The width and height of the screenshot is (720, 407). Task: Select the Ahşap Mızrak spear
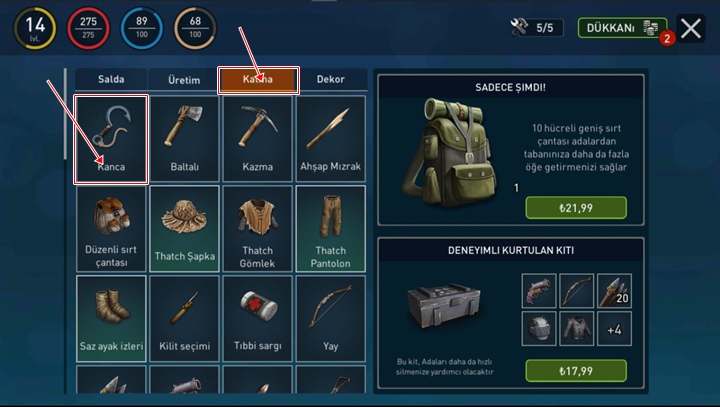pos(330,139)
